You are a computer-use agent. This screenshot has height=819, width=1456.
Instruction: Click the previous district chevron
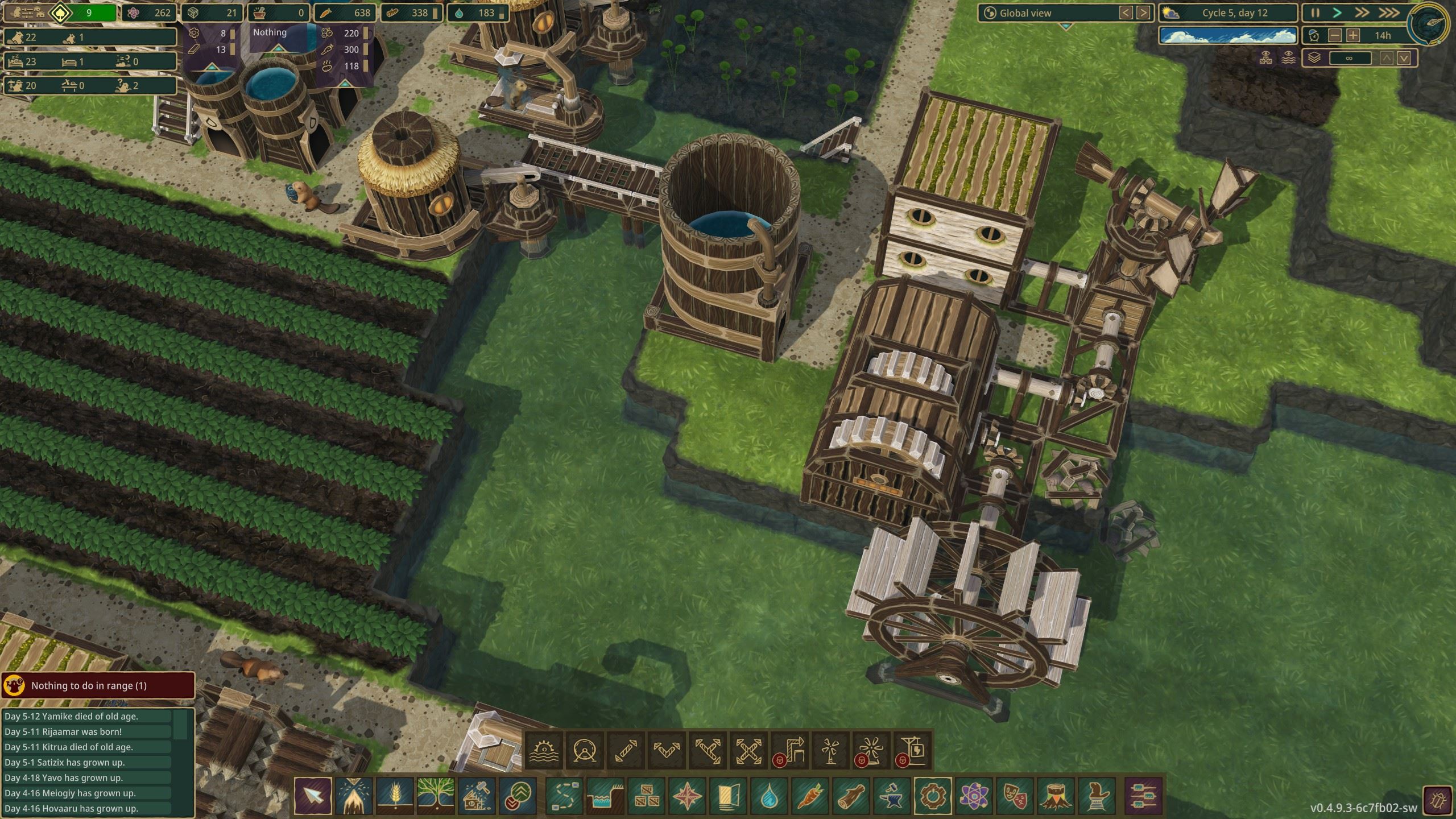coord(1127,13)
